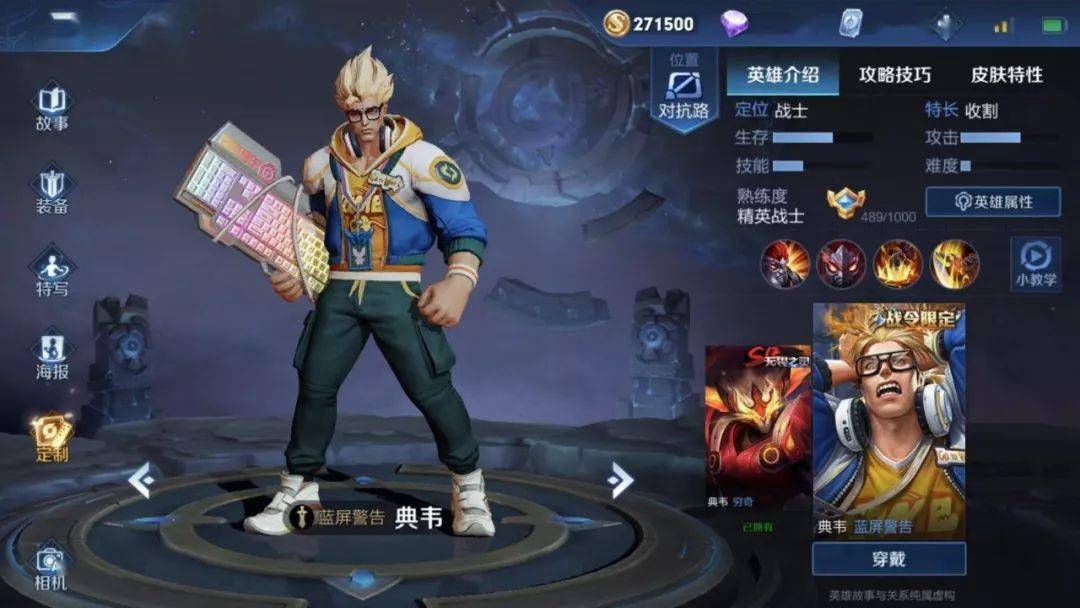The height and width of the screenshot is (608, 1080).
Task: Open the 装备 equipment section
Action: click(52, 191)
